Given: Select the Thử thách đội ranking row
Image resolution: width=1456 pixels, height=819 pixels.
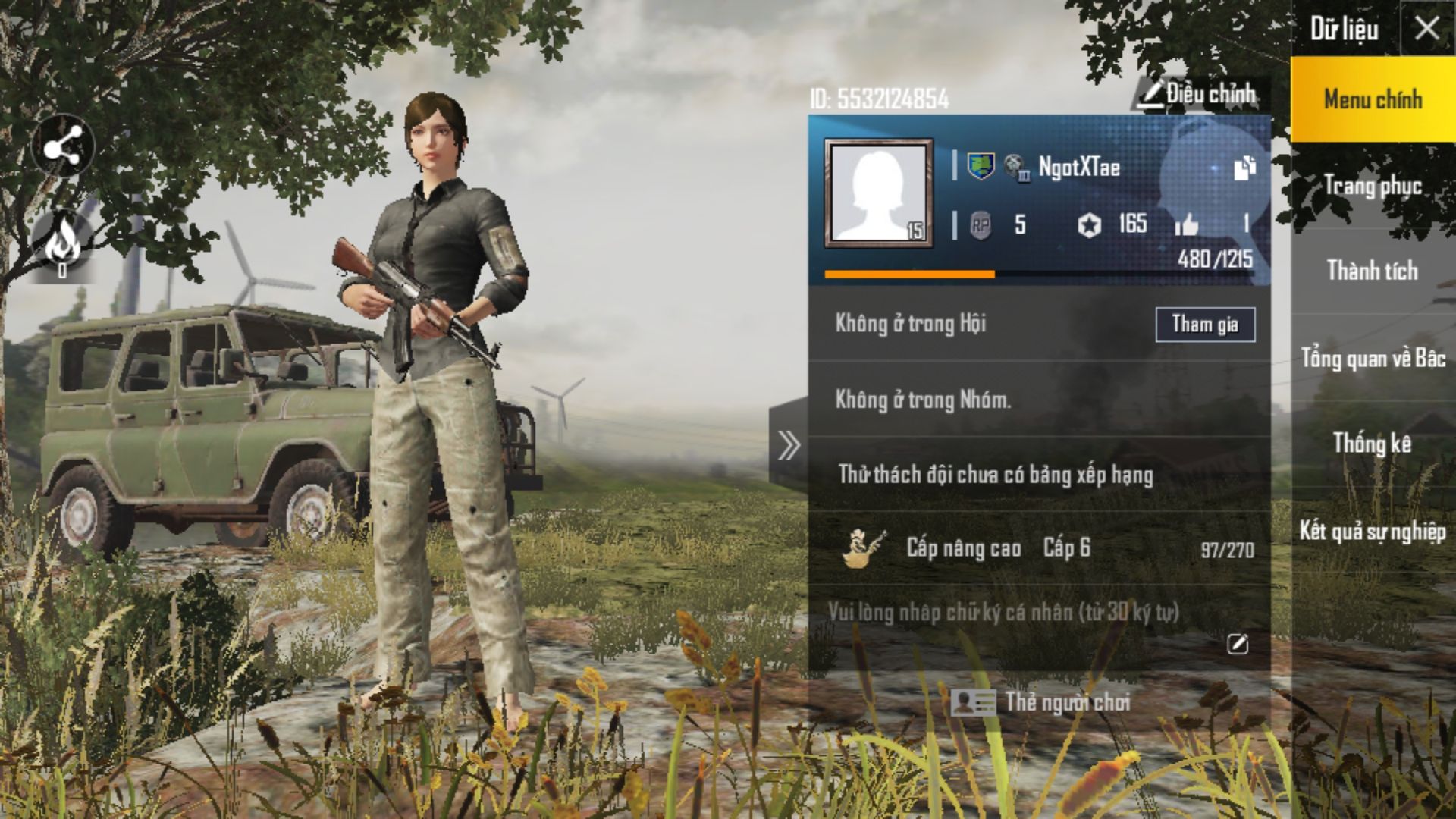Looking at the screenshot, I should tap(1039, 475).
